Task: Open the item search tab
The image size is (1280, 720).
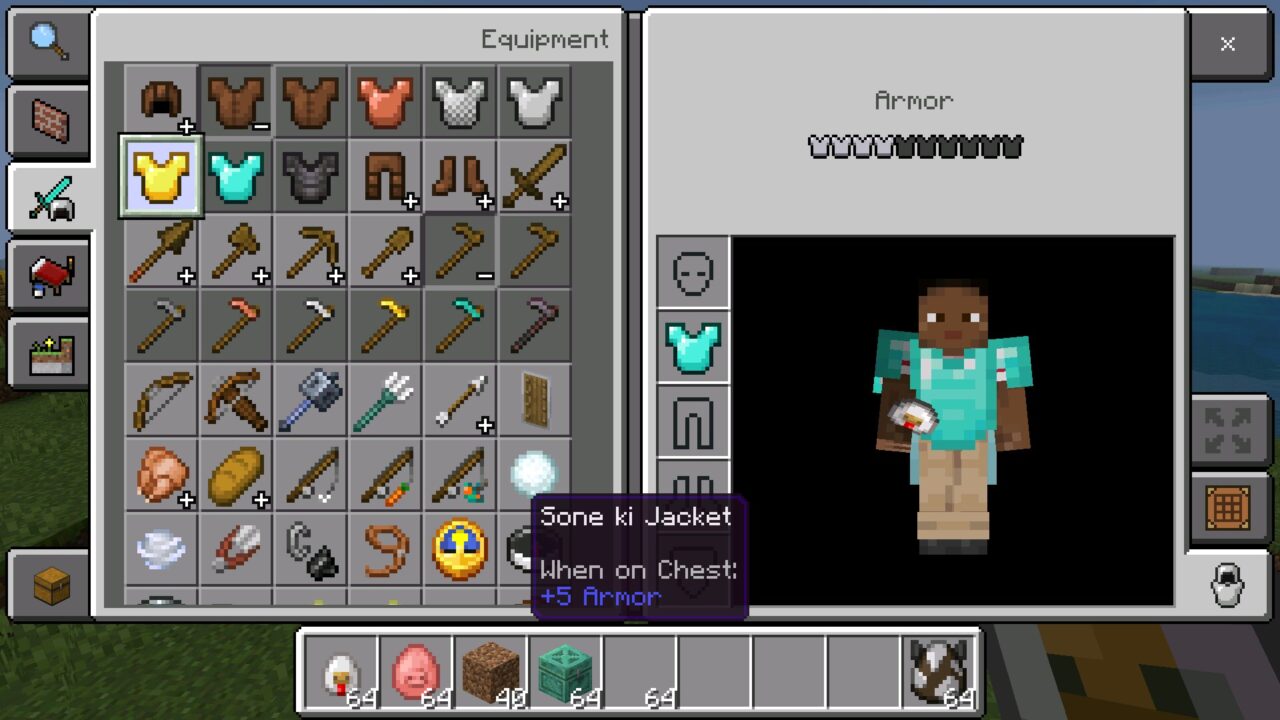Action: (48, 44)
